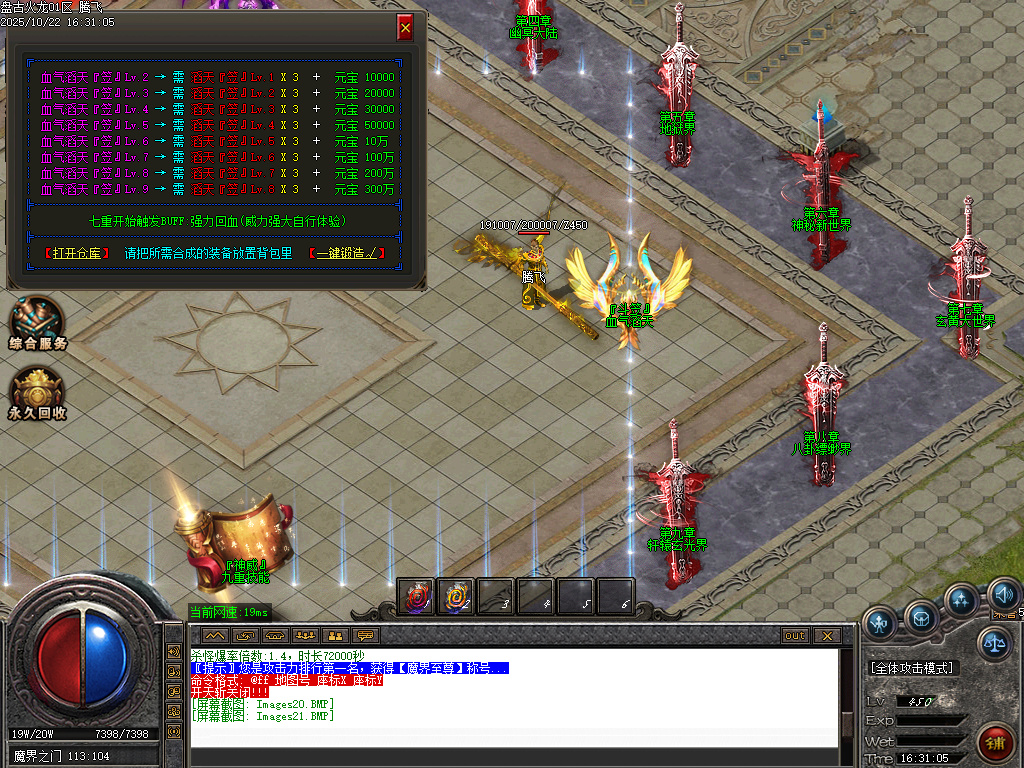The height and width of the screenshot is (768, 1024).
Task: Open the shop via red 铺 button
Action: (994, 742)
